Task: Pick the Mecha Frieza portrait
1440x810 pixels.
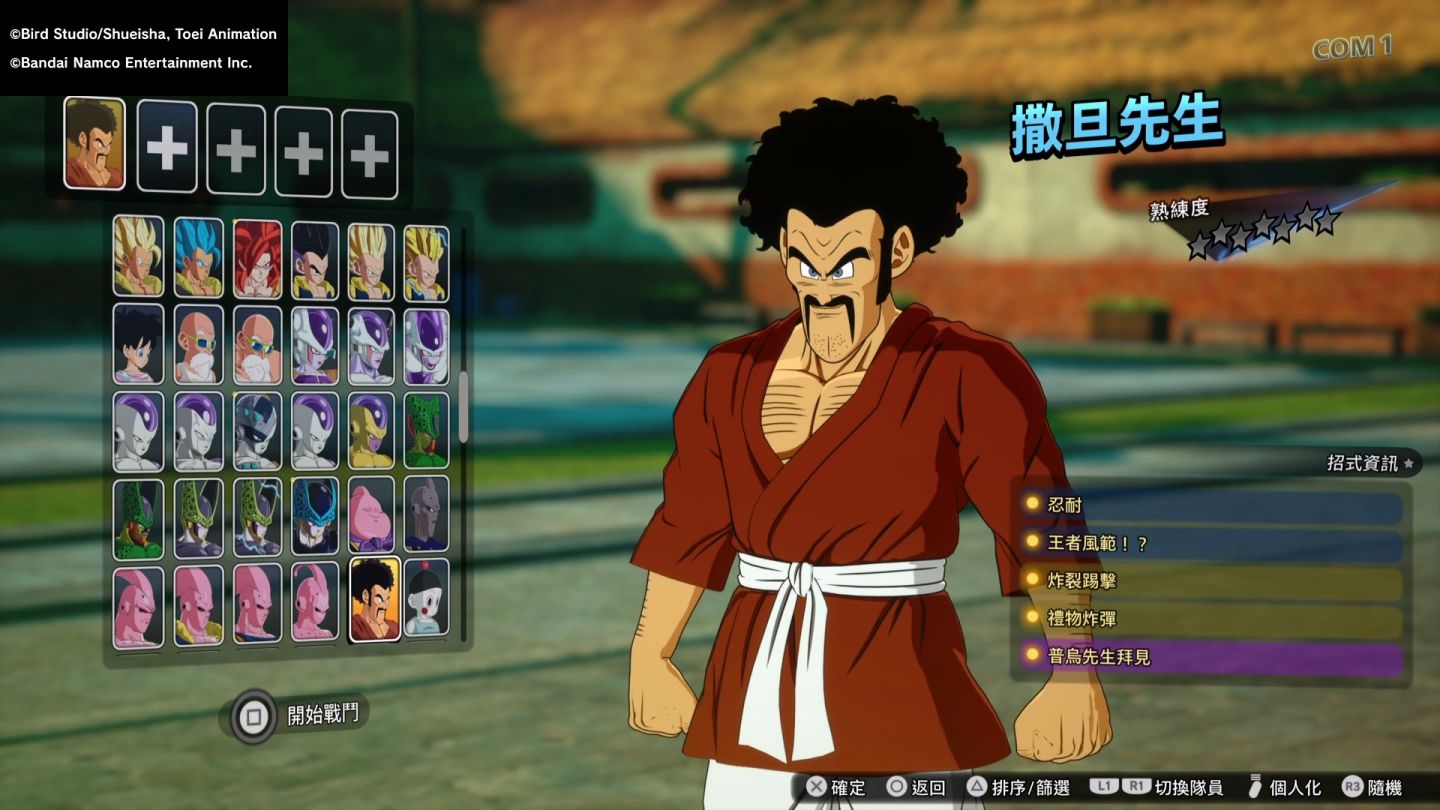Action: point(257,430)
